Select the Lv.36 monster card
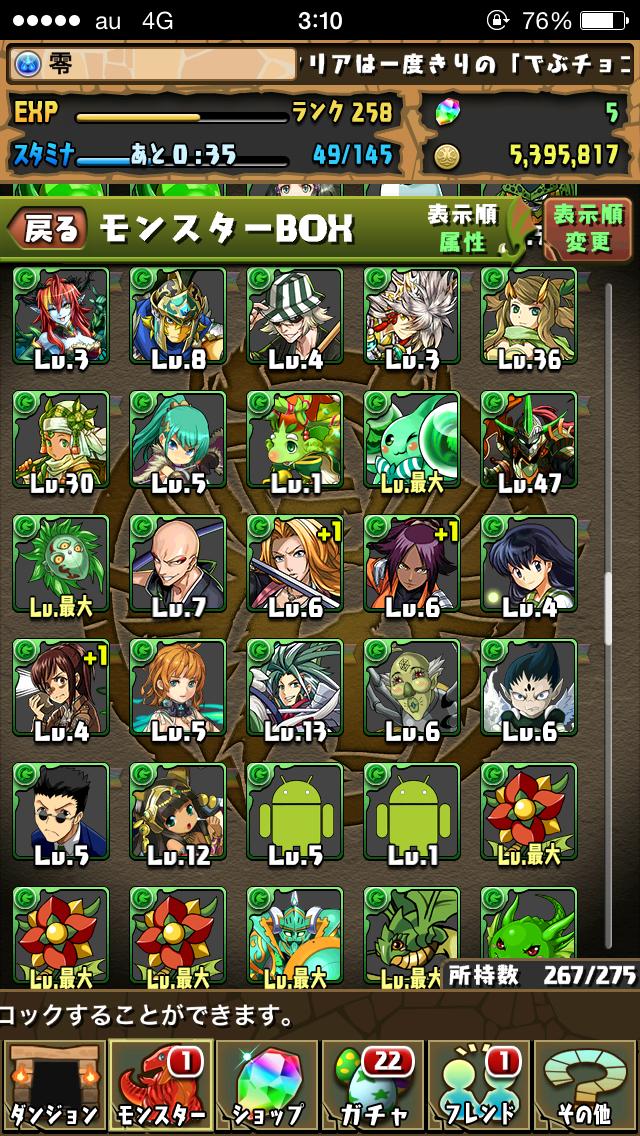640x1136 pixels. click(x=529, y=316)
